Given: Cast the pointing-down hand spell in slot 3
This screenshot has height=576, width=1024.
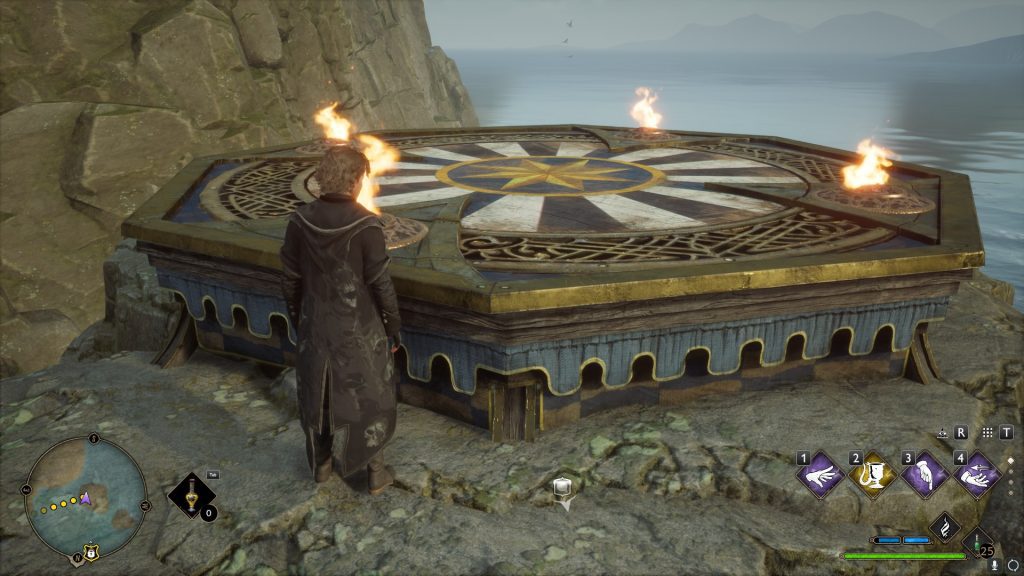Looking at the screenshot, I should click(925, 474).
